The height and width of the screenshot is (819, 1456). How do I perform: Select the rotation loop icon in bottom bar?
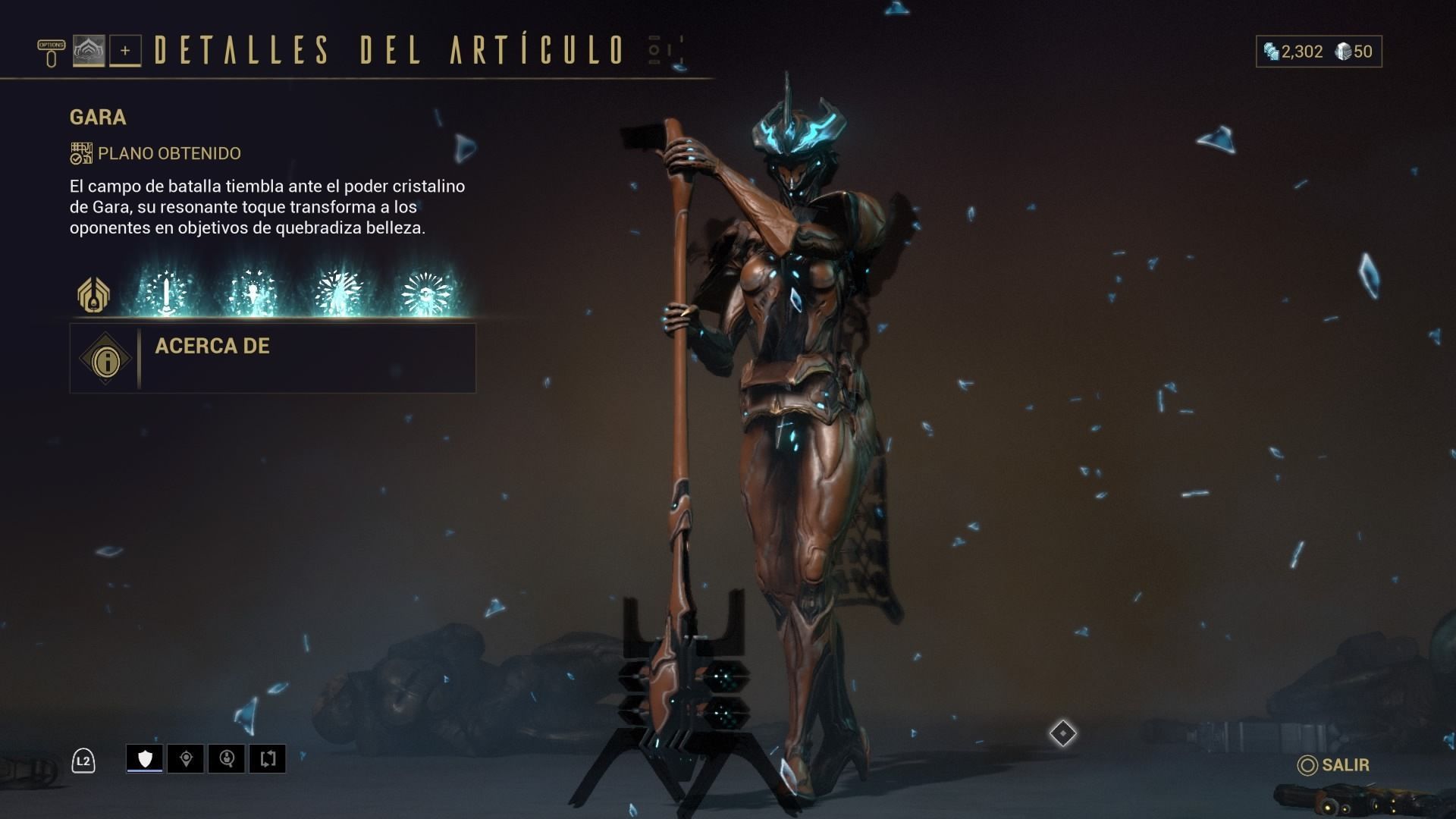269,758
